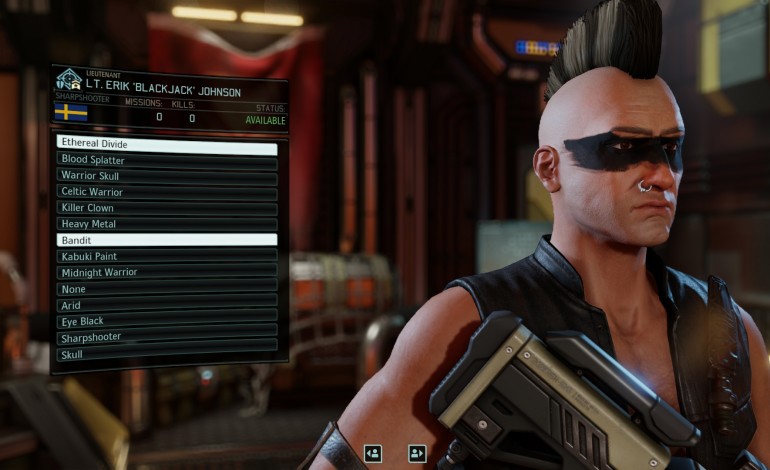The image size is (770, 470).
Task: Select the Midnight Warrior entry
Action: [x=167, y=272]
